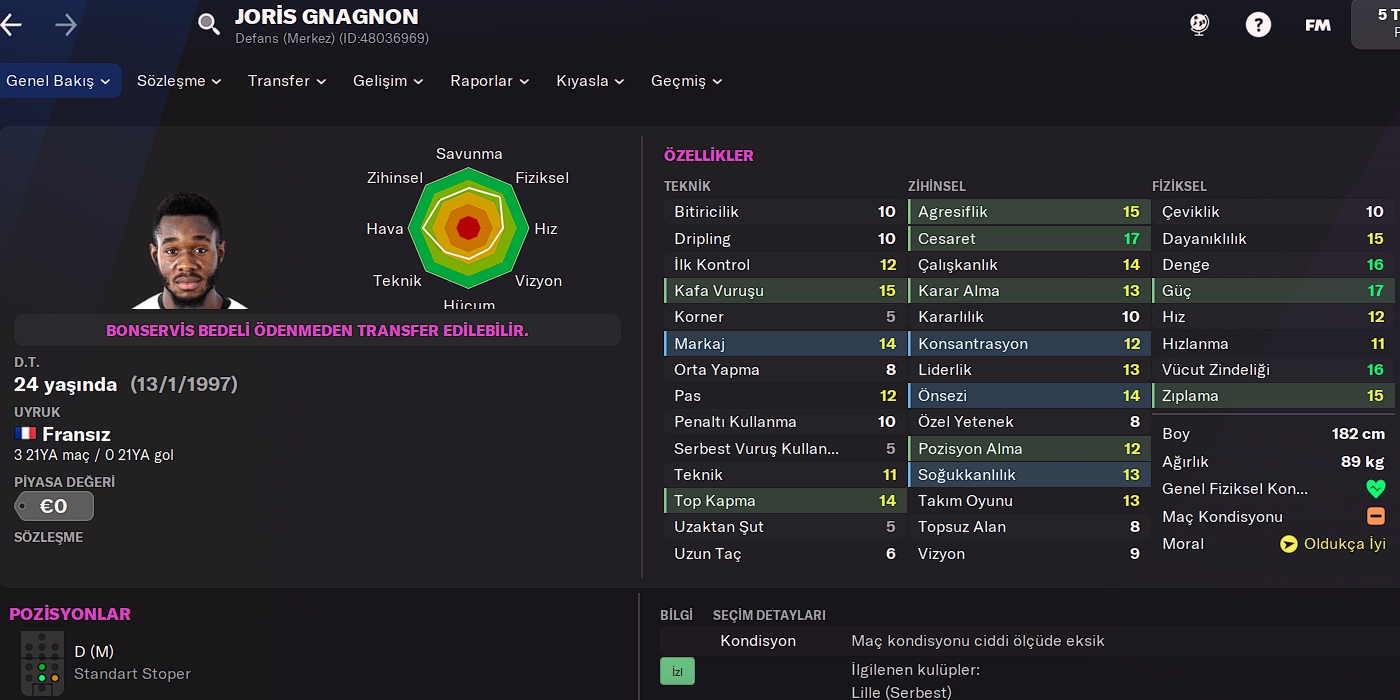Expand the Transfer menu
The height and width of the screenshot is (700, 1400).
click(x=287, y=81)
